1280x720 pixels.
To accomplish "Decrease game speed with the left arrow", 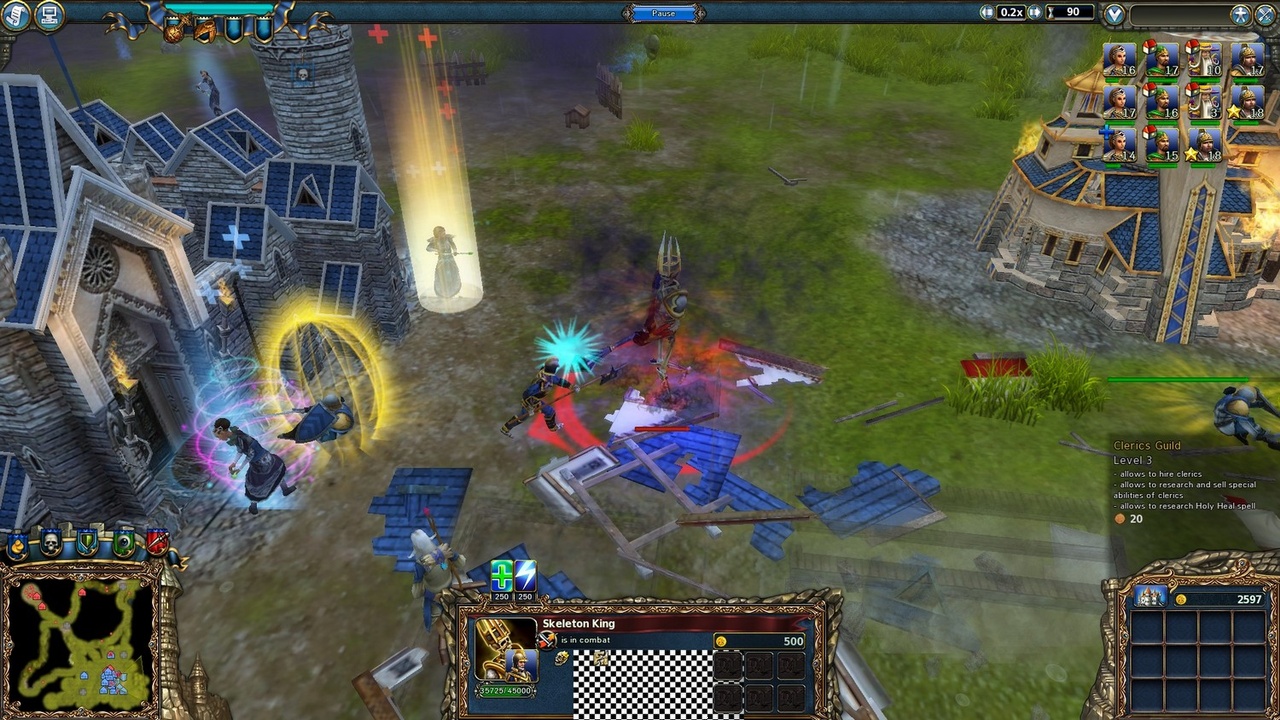I will tap(989, 12).
